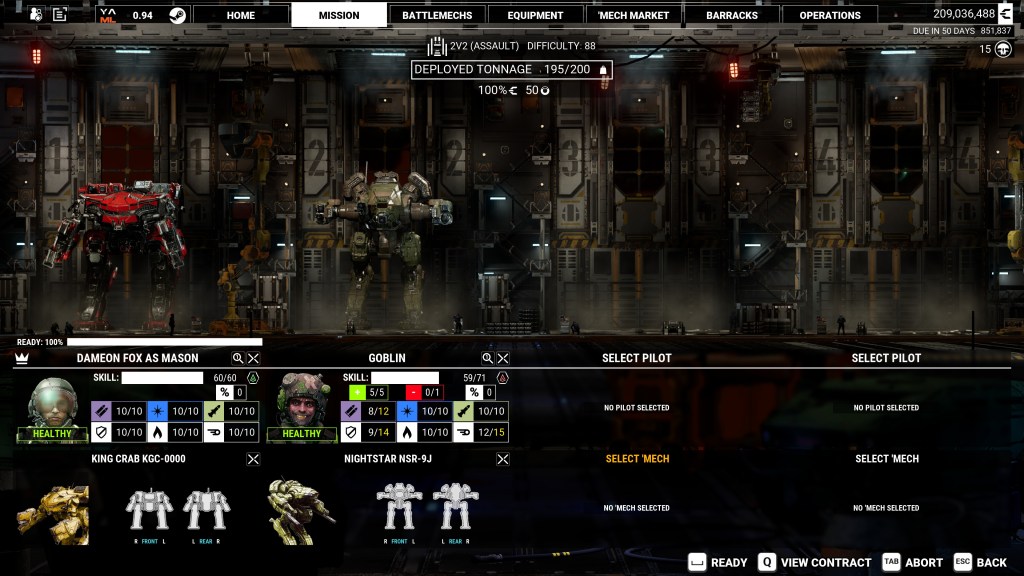This screenshot has width=1024, height=576.
Task: Remove pilot Dameon Fox as Mason
Action: (254, 358)
